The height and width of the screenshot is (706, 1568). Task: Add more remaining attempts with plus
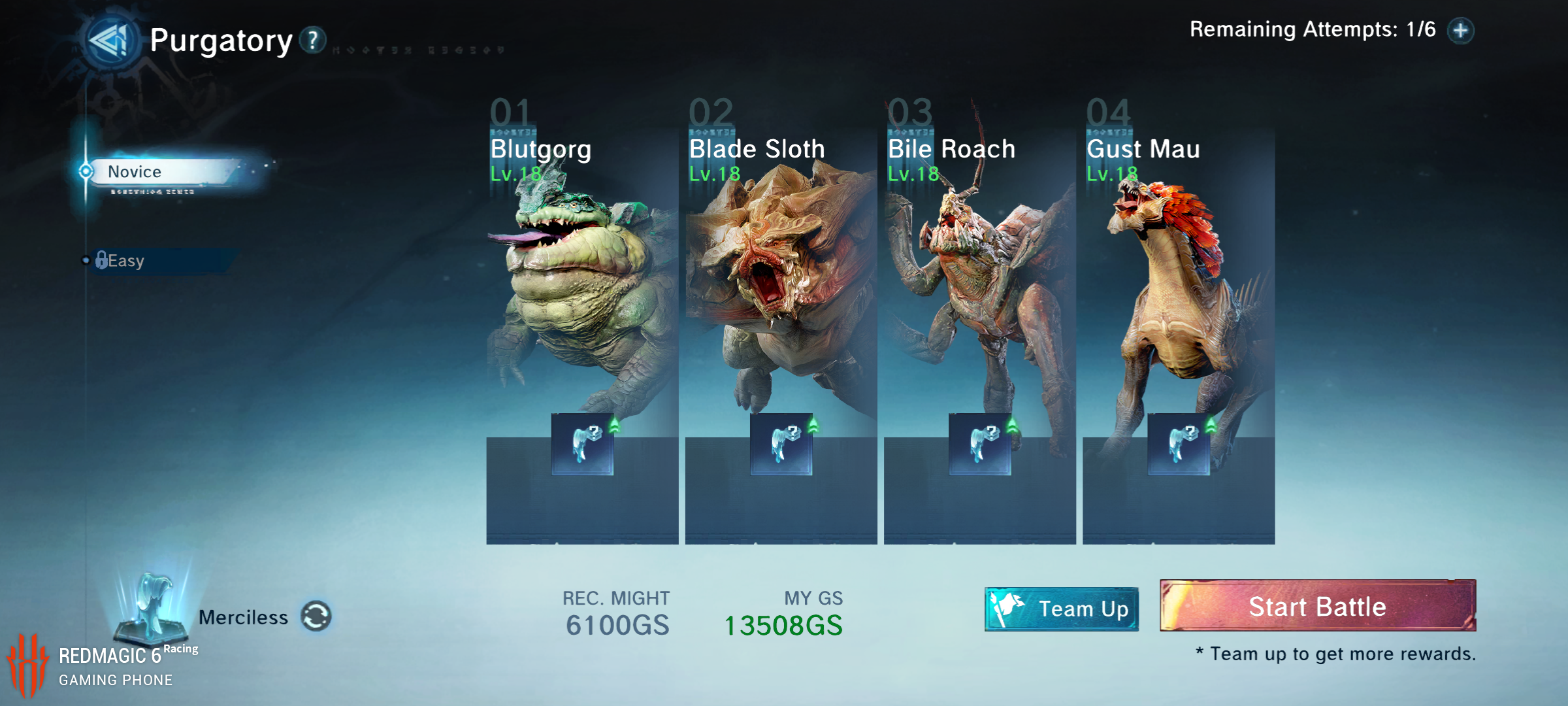[1461, 31]
